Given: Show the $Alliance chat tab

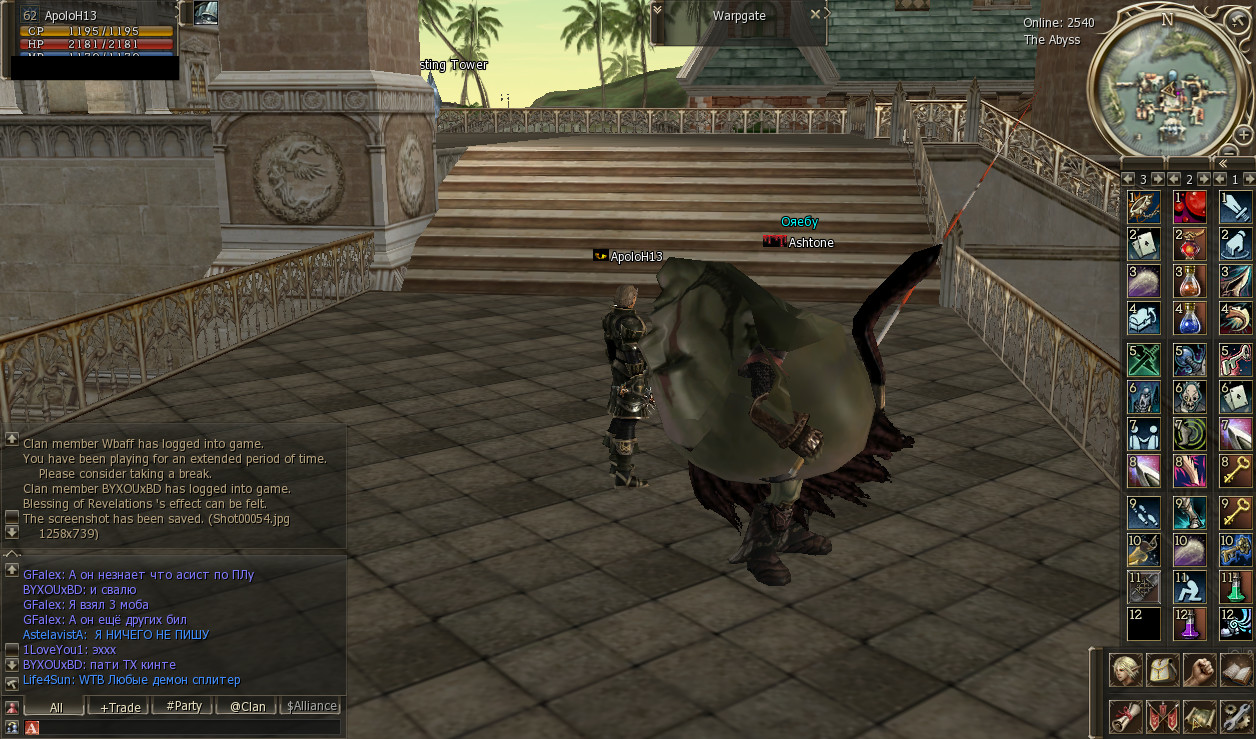Looking at the screenshot, I should coord(311,706).
